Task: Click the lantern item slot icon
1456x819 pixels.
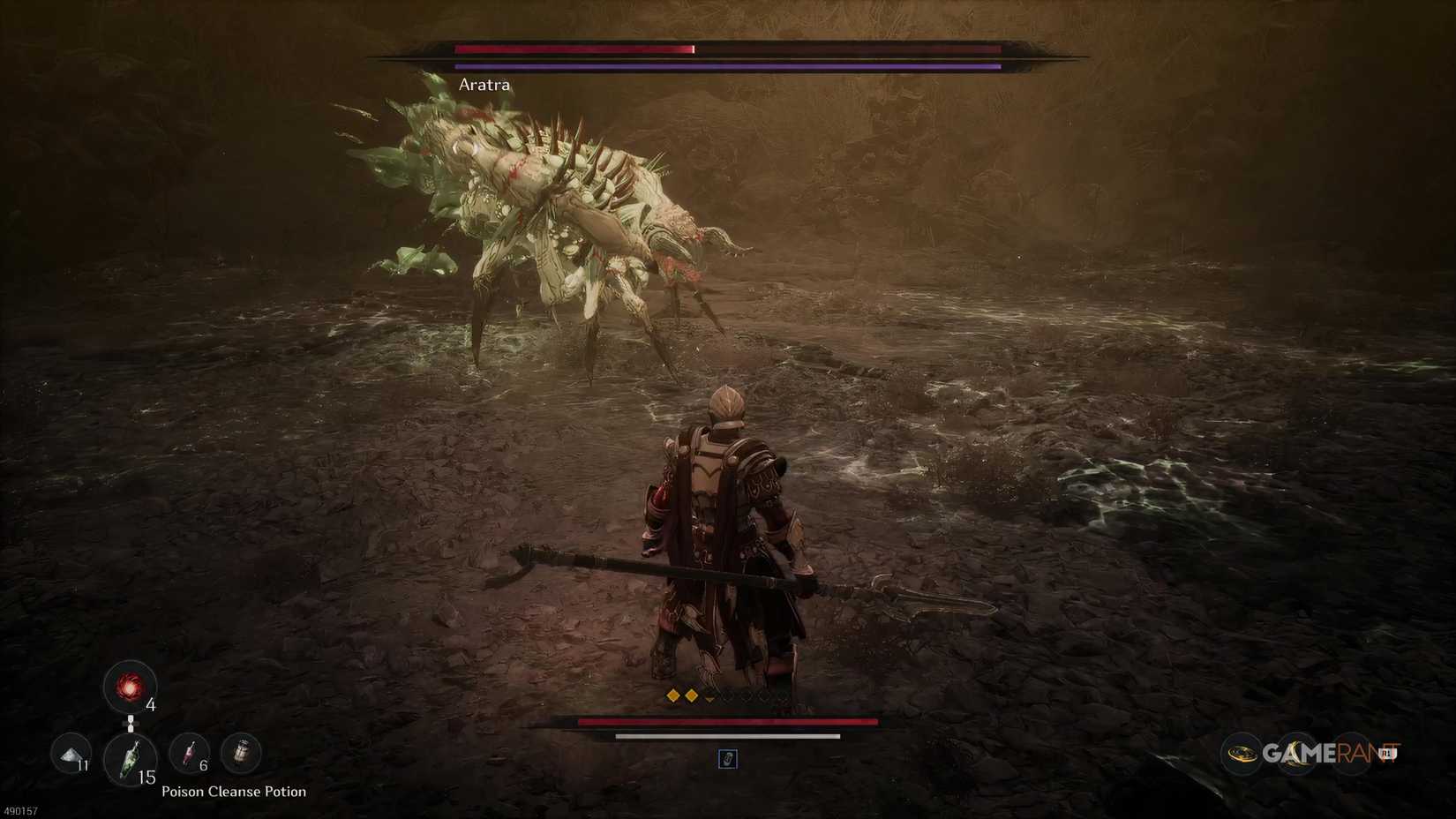Action: 241,752
